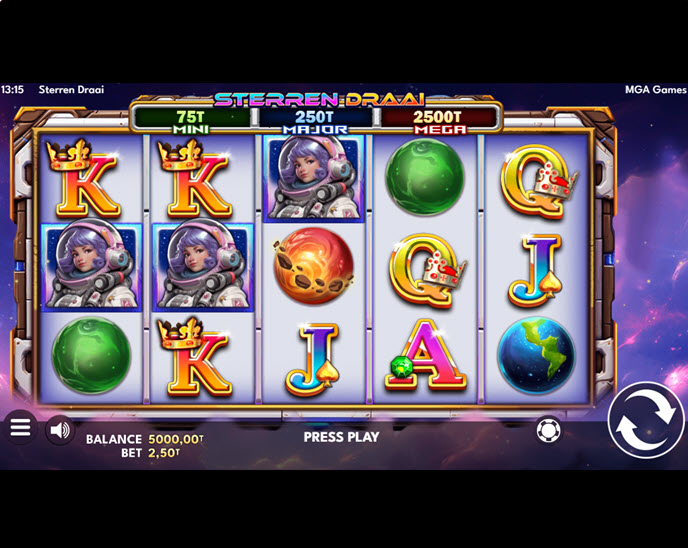Spin the reels with the play button
The height and width of the screenshot is (548, 688).
pyautogui.click(x=645, y=419)
